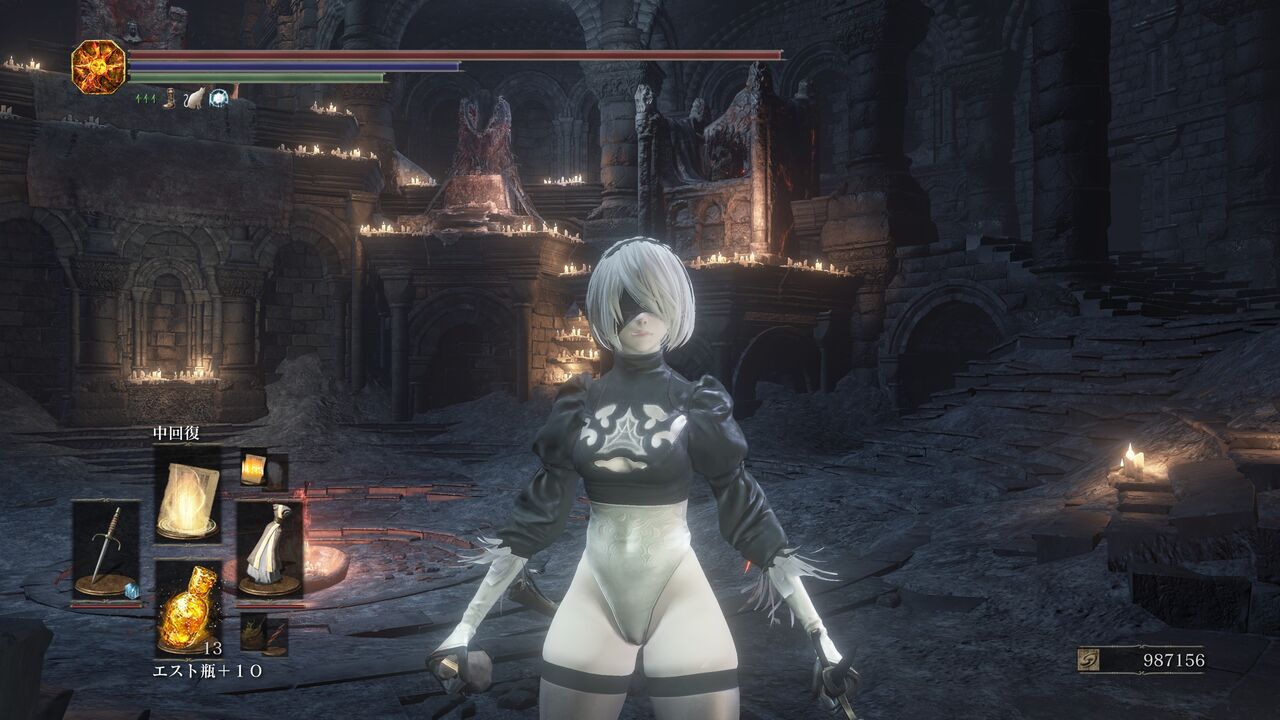Select the dagger weapon slot

106,551
